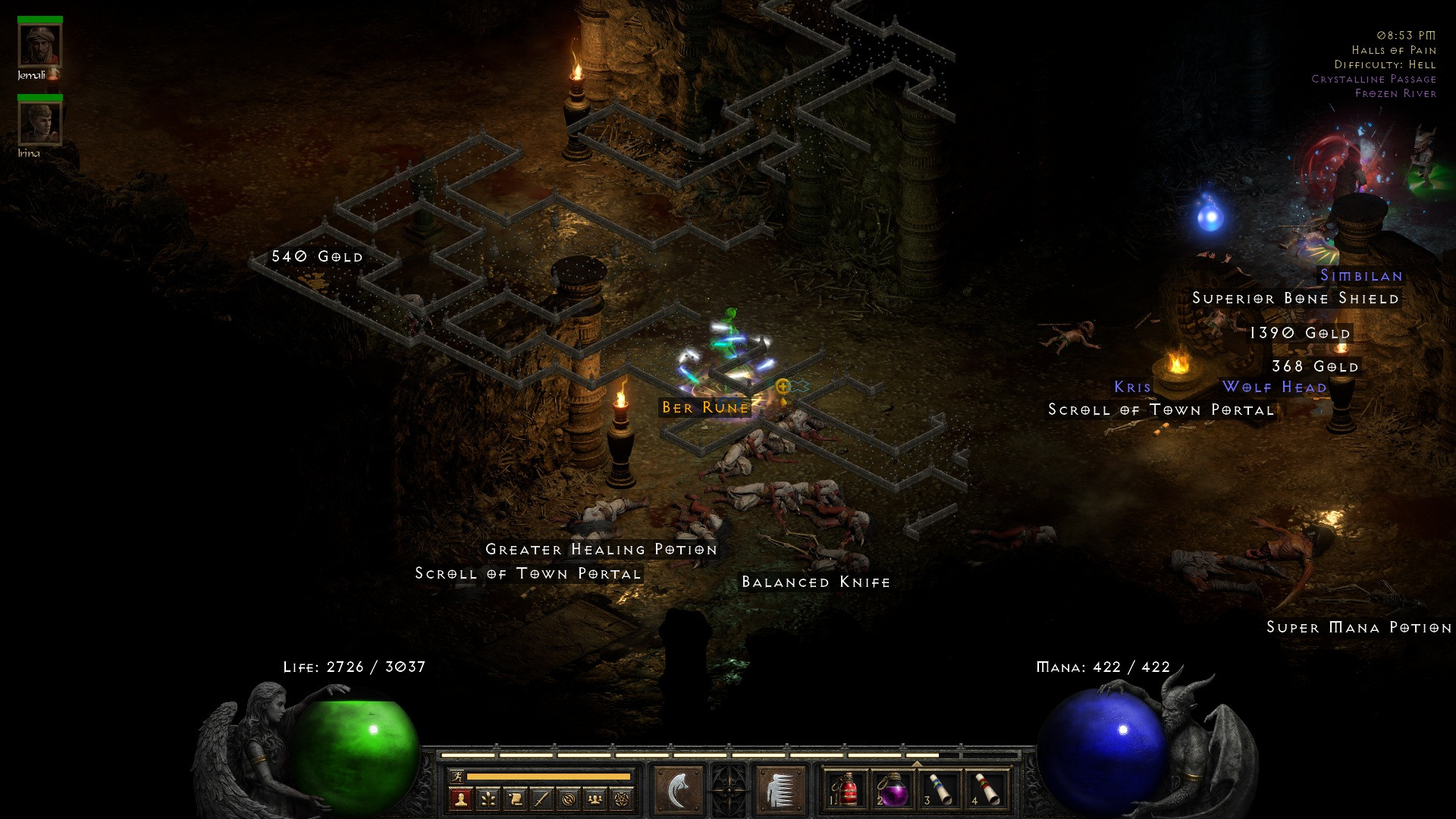1456x819 pixels.
Task: Select Jemali's mercenary portrait
Action: (39, 46)
